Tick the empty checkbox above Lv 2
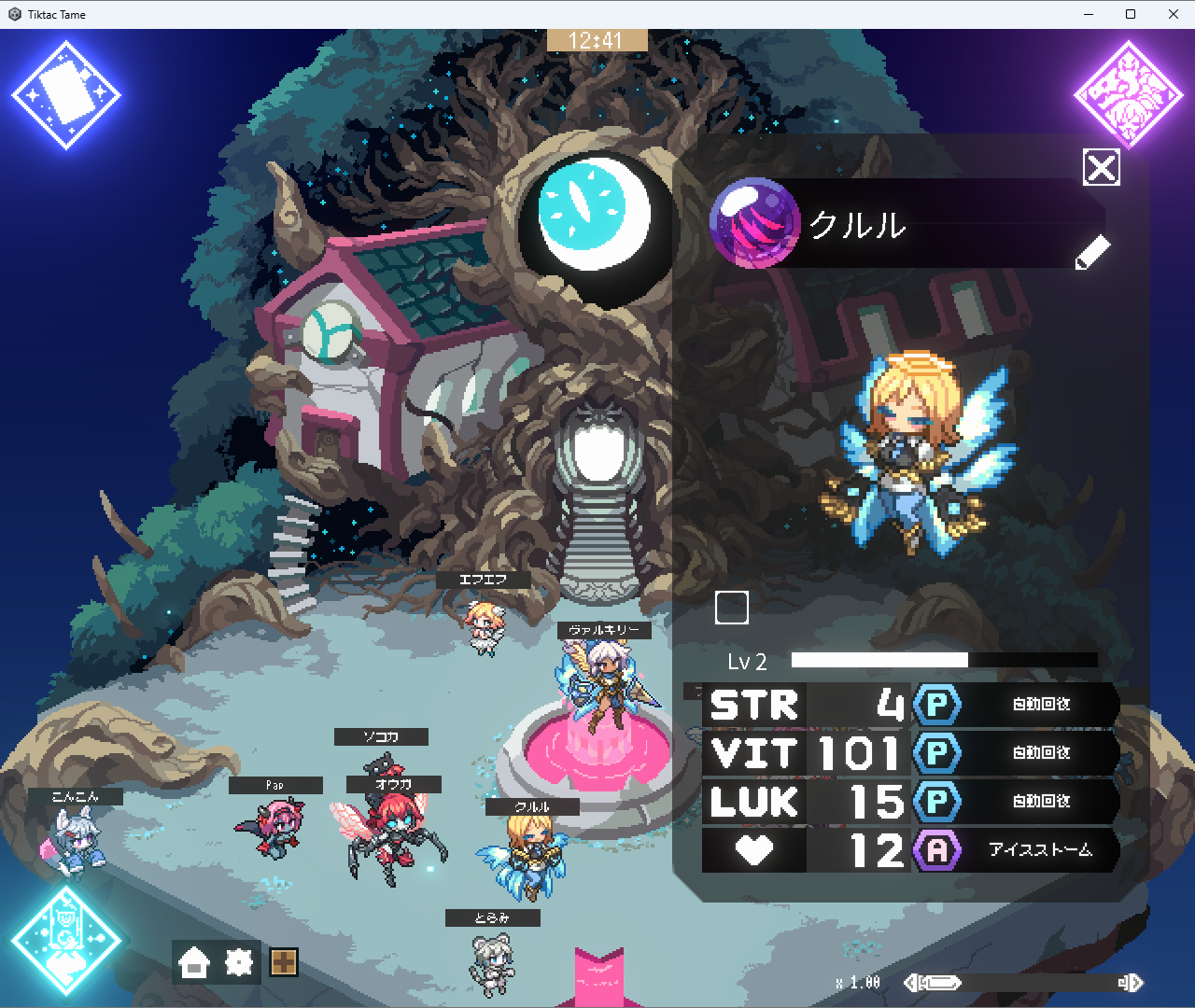 732,608
